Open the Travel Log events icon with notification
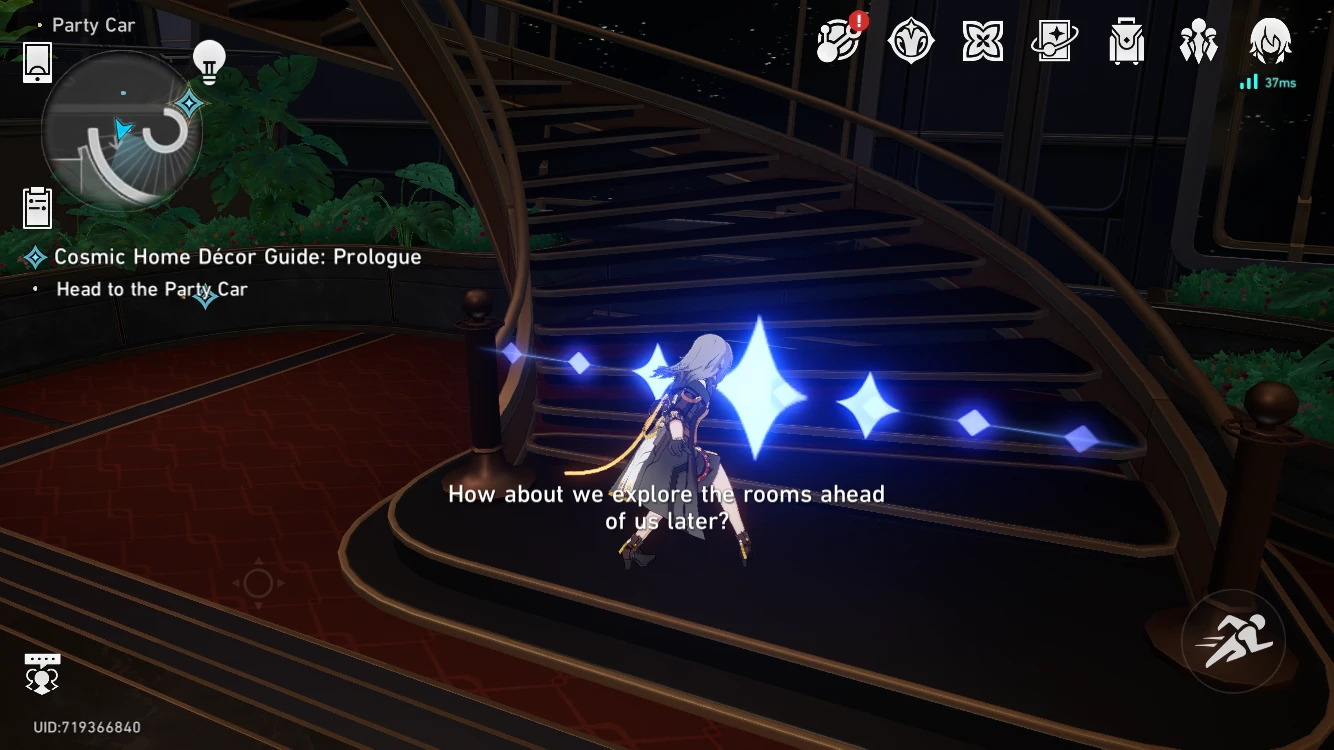1334x750 pixels. coord(838,41)
